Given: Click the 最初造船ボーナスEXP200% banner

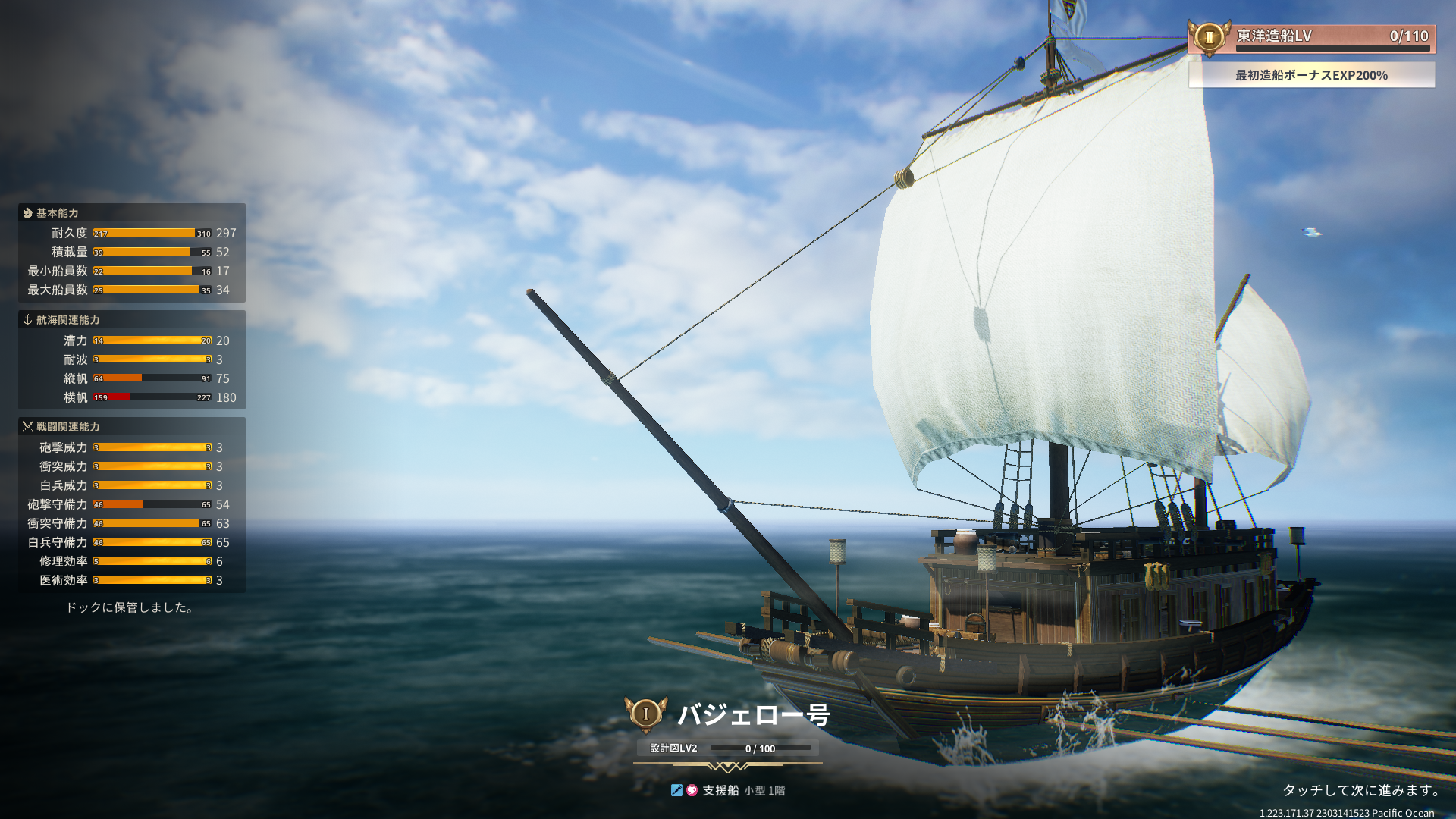Looking at the screenshot, I should tap(1311, 75).
